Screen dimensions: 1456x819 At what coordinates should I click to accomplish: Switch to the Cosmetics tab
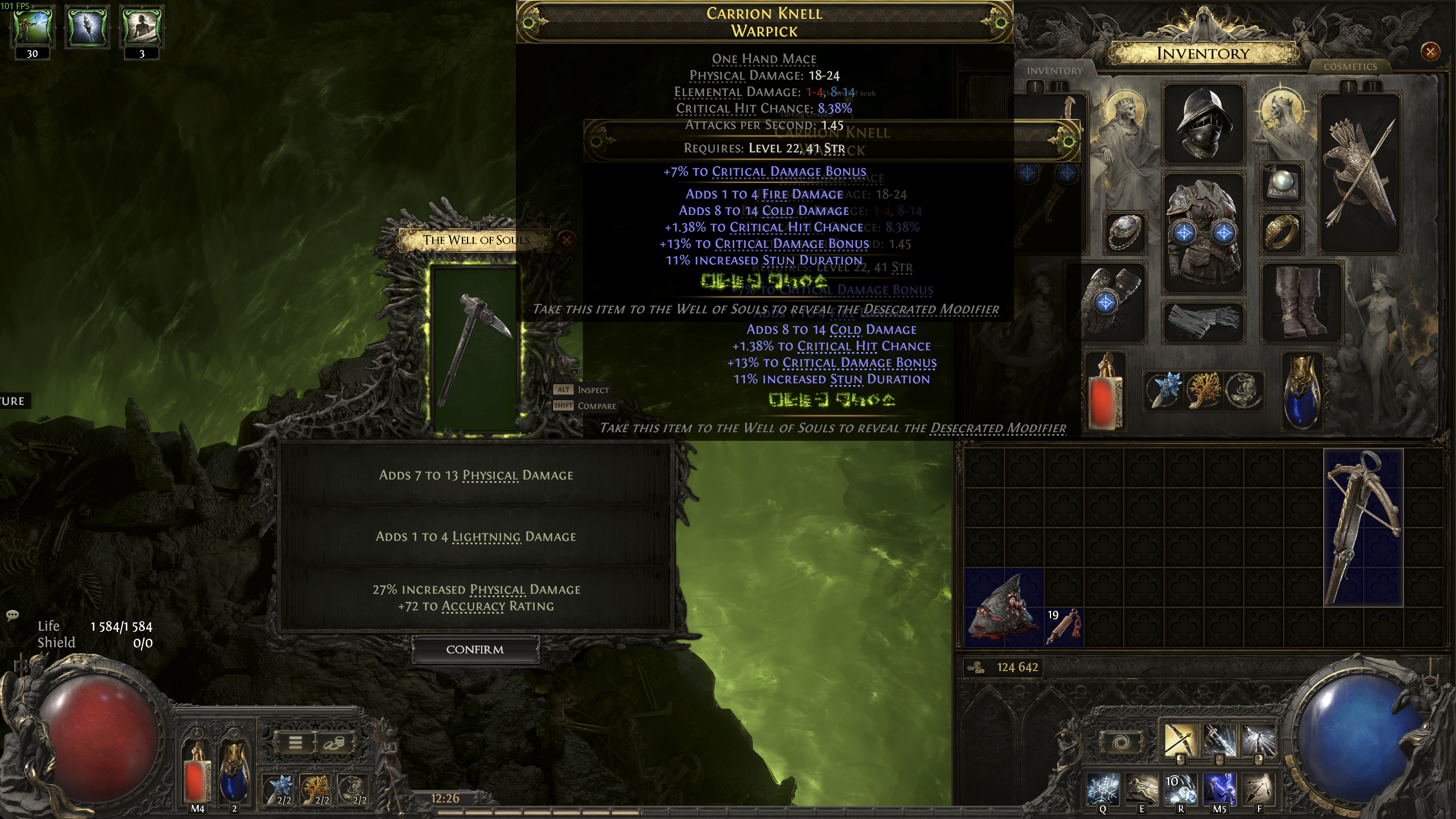tap(1350, 67)
